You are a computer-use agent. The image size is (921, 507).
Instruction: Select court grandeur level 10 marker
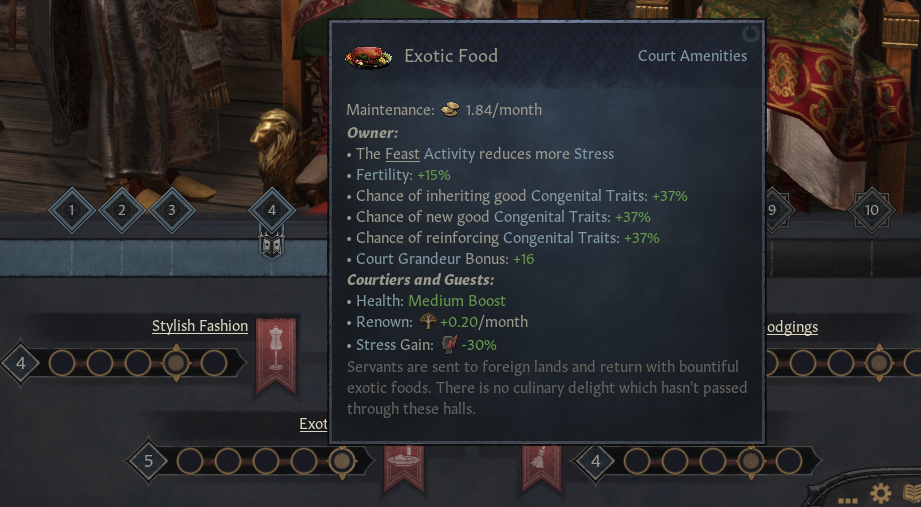(871, 210)
